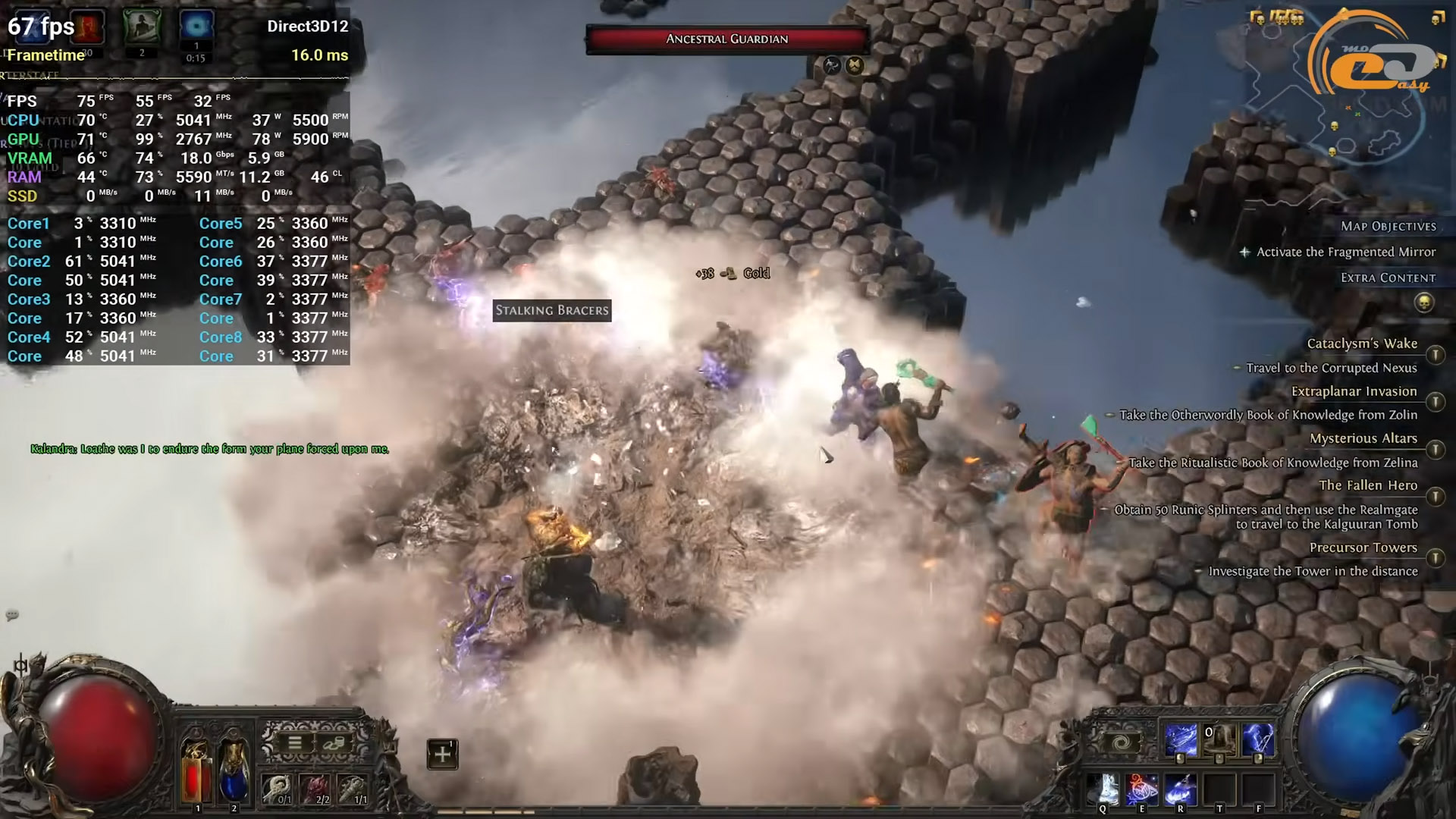Select the Mysterious Altars quest entry
The image size is (1456, 819).
pos(1363,438)
